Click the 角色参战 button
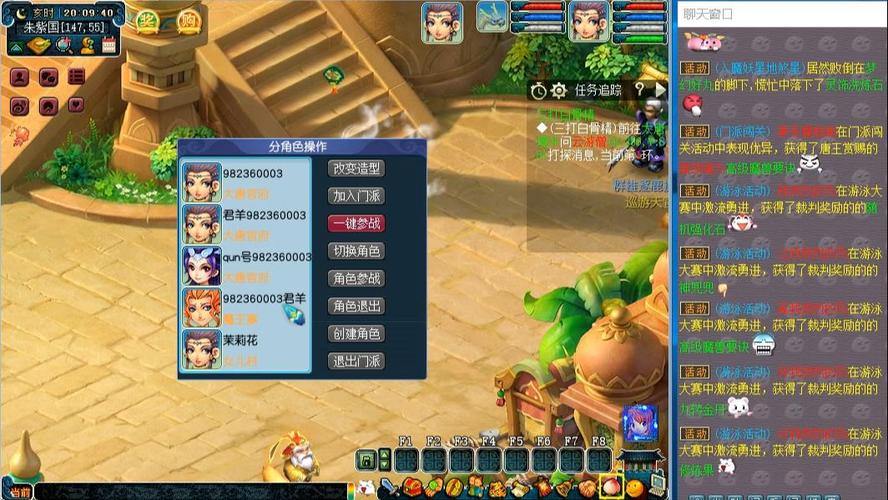 pos(357,279)
